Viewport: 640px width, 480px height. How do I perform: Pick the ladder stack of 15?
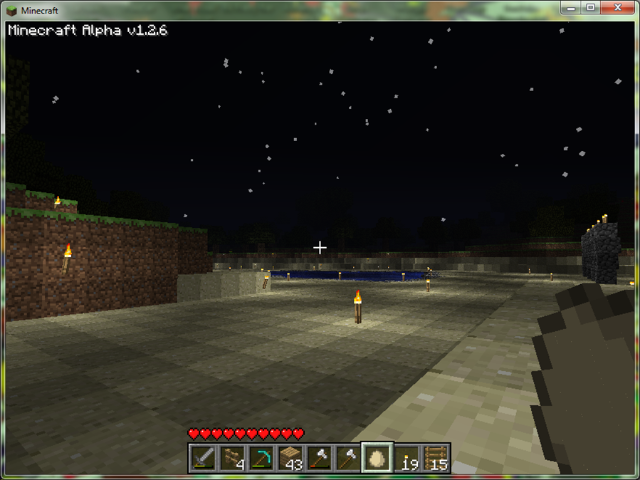click(x=436, y=458)
